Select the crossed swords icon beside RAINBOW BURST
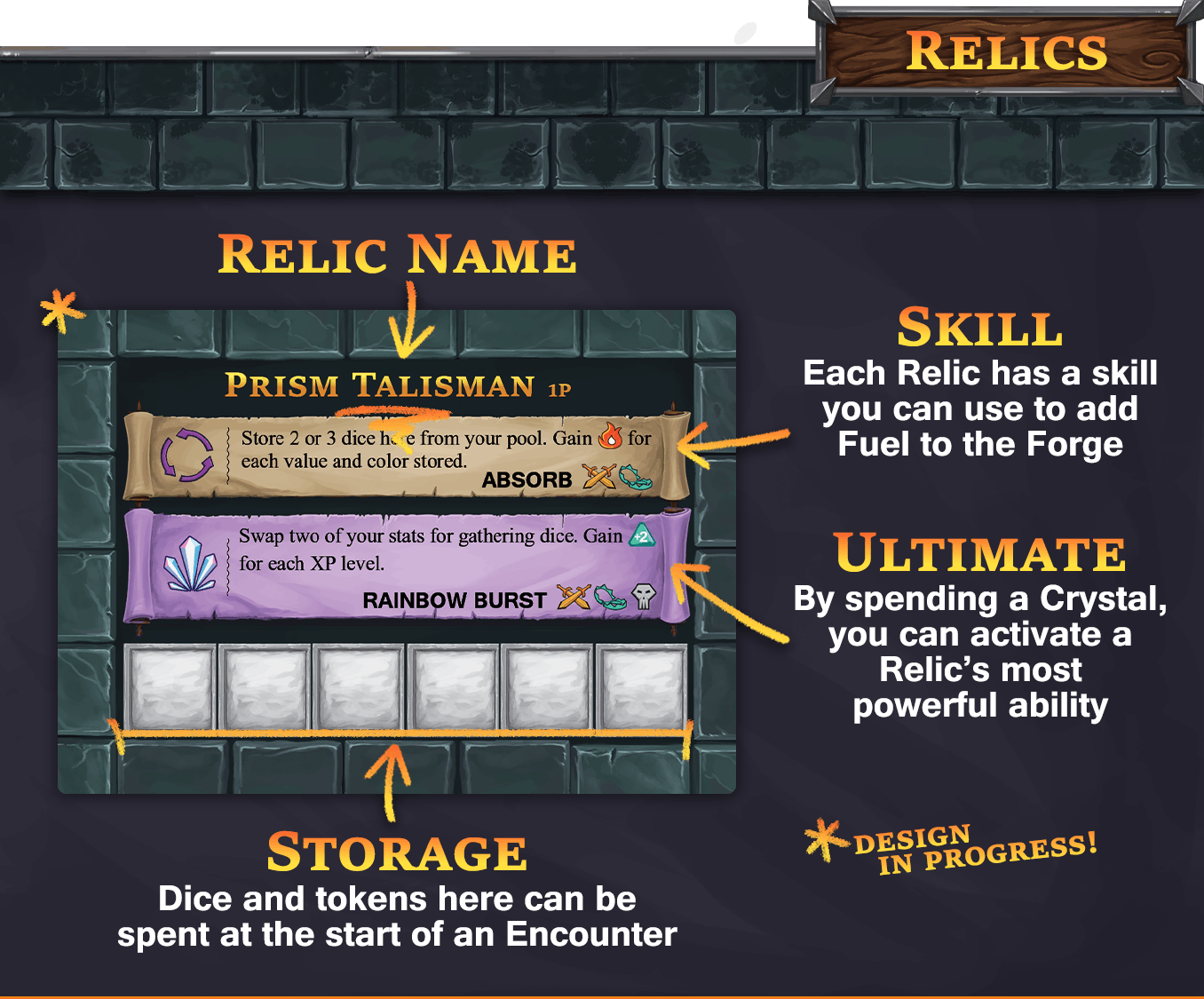The width and height of the screenshot is (1204, 999). pos(575,596)
